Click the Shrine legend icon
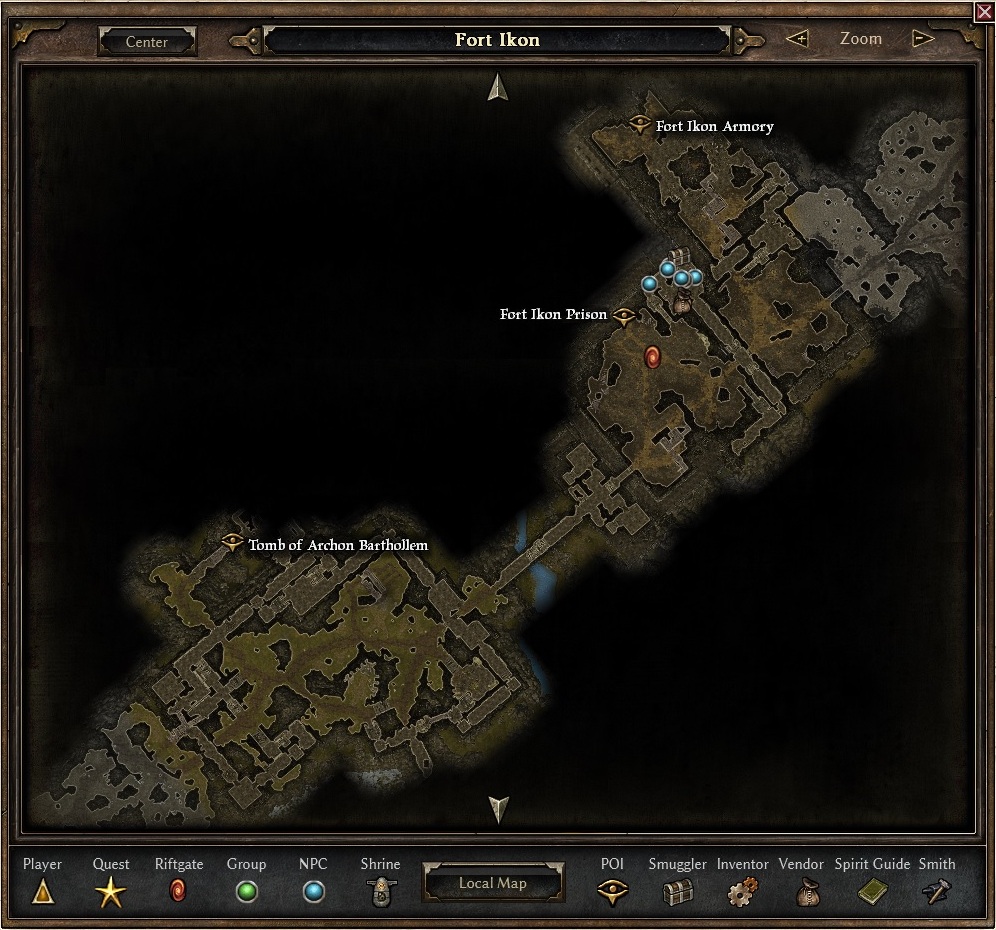 tap(380, 891)
